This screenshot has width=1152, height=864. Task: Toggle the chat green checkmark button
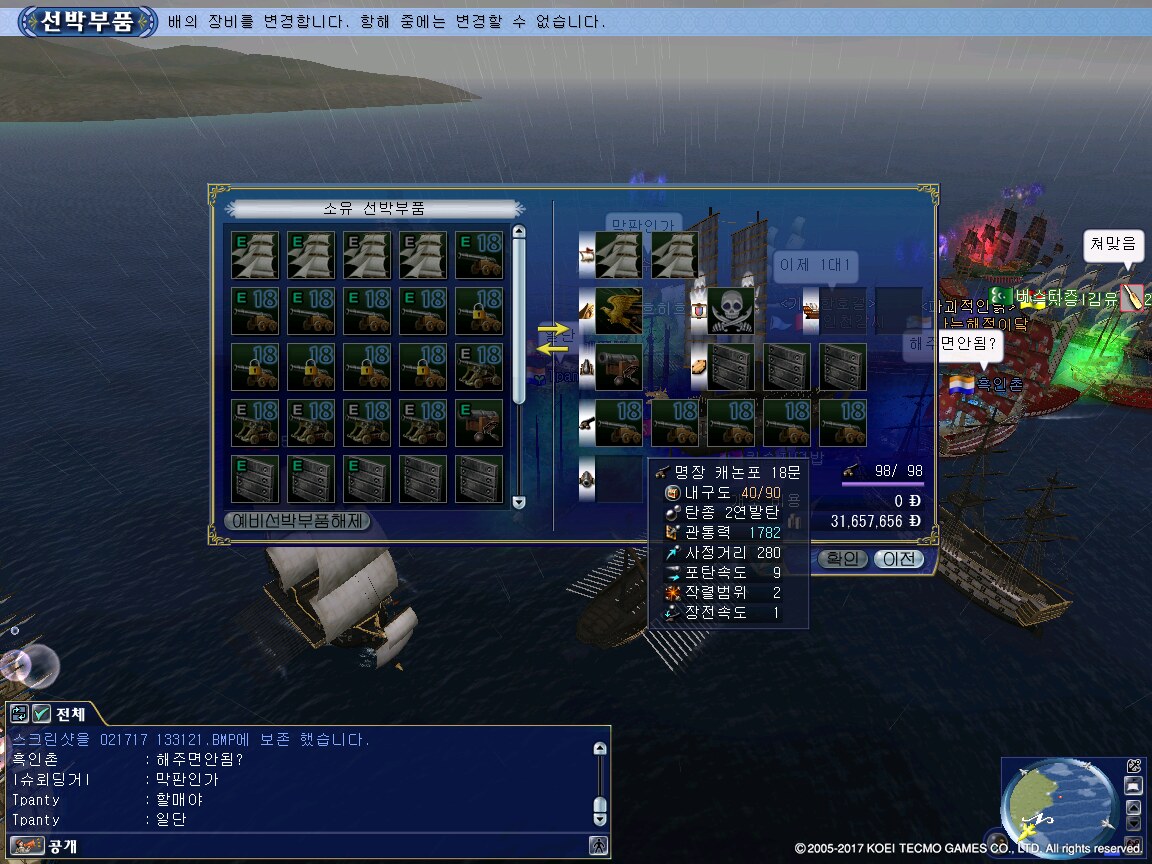pyautogui.click(x=41, y=714)
